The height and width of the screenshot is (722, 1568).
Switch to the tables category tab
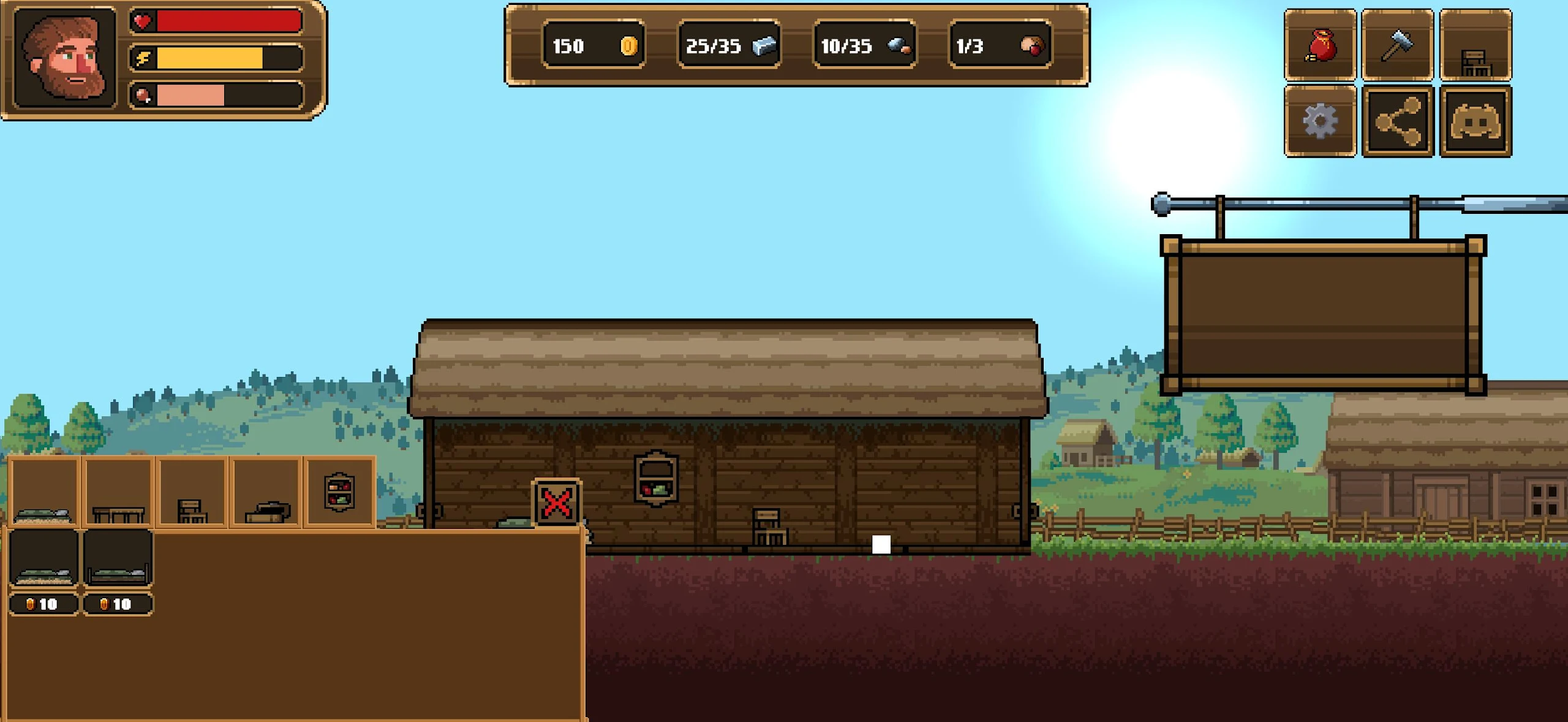click(x=118, y=492)
